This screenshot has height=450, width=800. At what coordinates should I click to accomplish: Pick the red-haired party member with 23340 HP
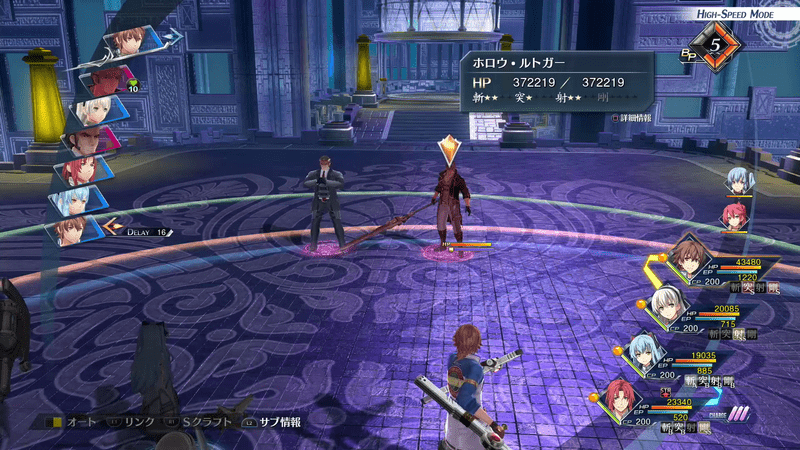[621, 400]
